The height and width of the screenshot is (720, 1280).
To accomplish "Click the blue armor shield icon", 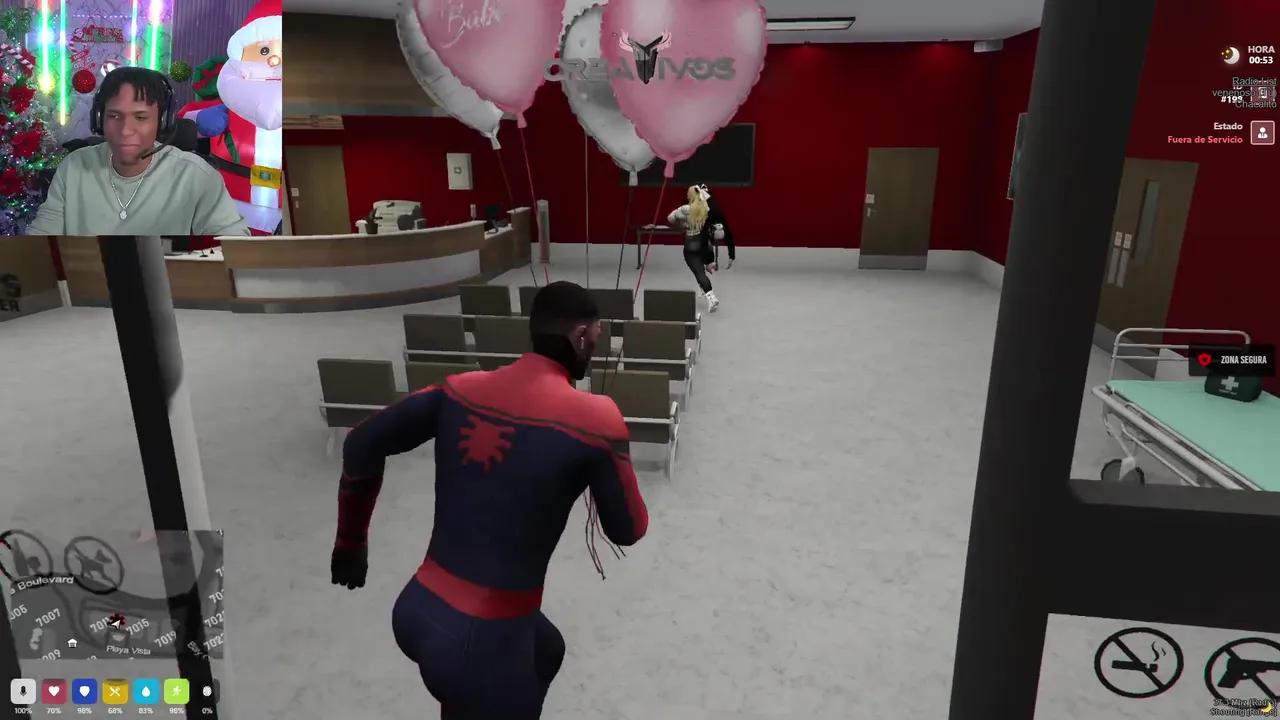I will [x=84, y=691].
